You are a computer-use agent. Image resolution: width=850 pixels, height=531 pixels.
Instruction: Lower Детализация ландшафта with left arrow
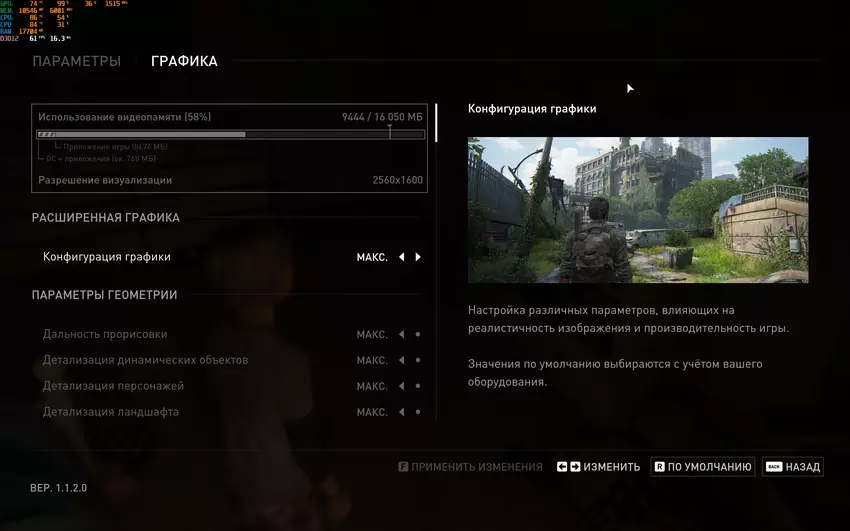(x=401, y=412)
